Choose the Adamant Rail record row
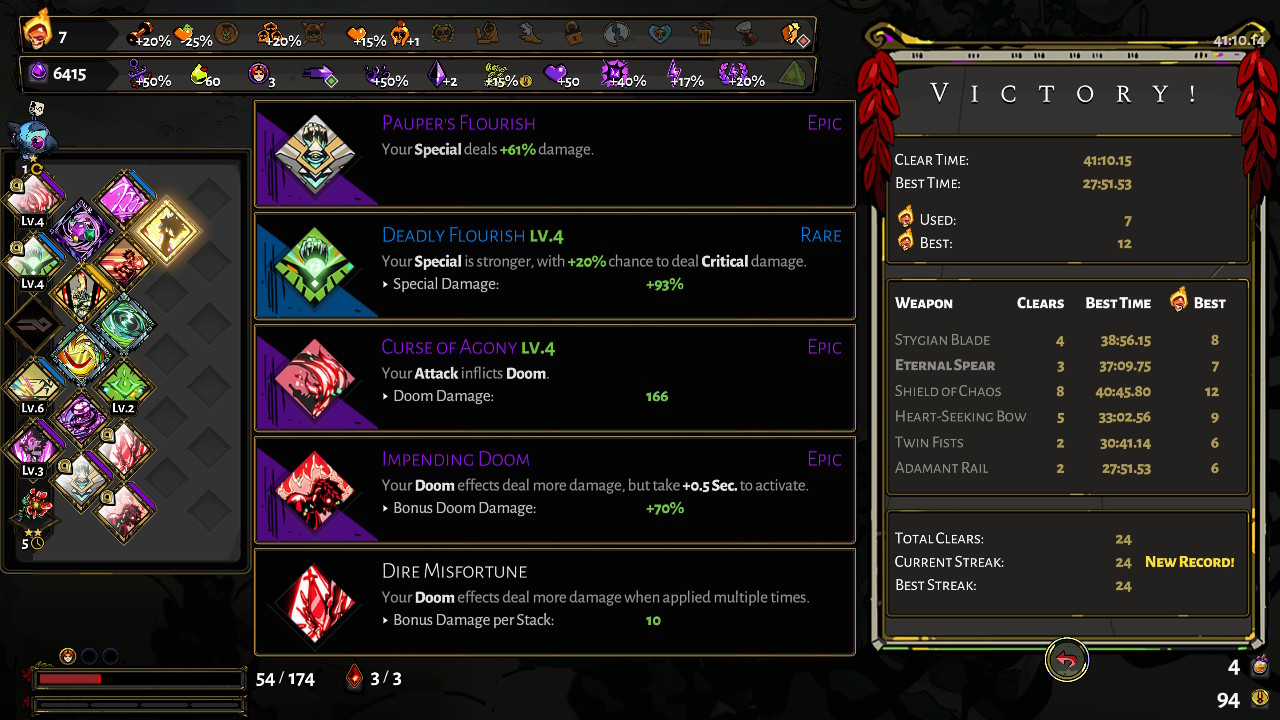 [1066, 468]
